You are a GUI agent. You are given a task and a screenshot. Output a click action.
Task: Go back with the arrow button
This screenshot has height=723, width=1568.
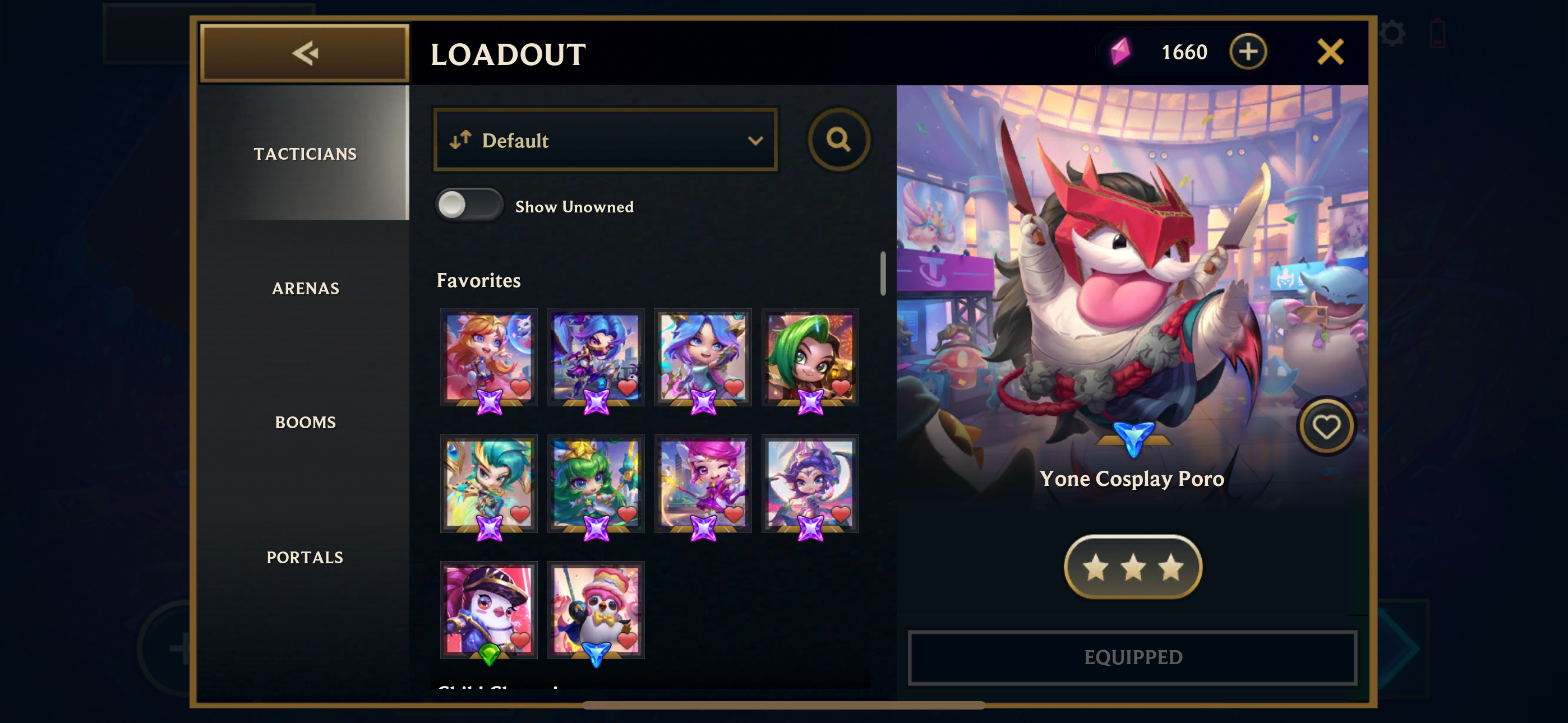click(305, 53)
